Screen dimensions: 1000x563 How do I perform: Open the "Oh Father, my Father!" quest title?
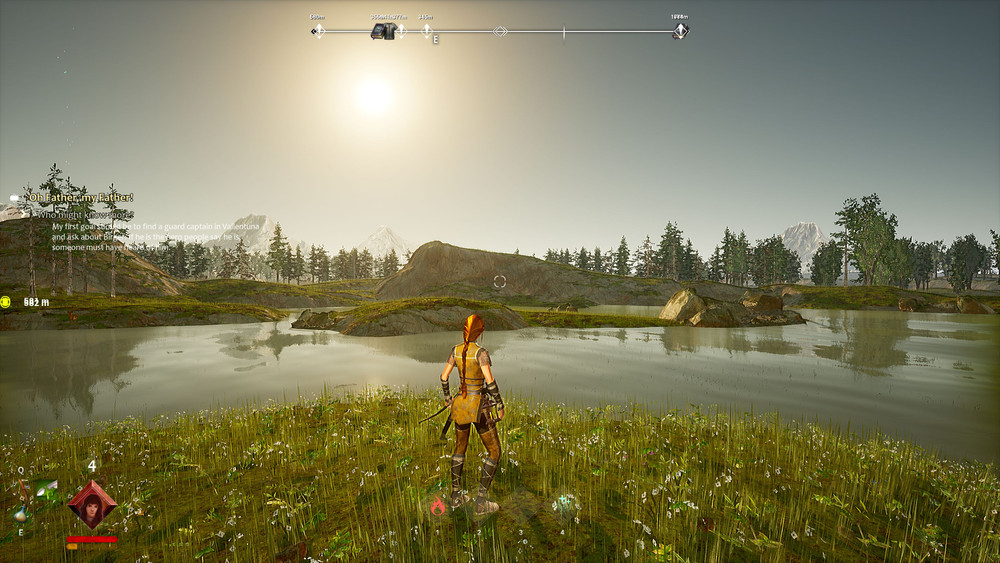point(80,198)
